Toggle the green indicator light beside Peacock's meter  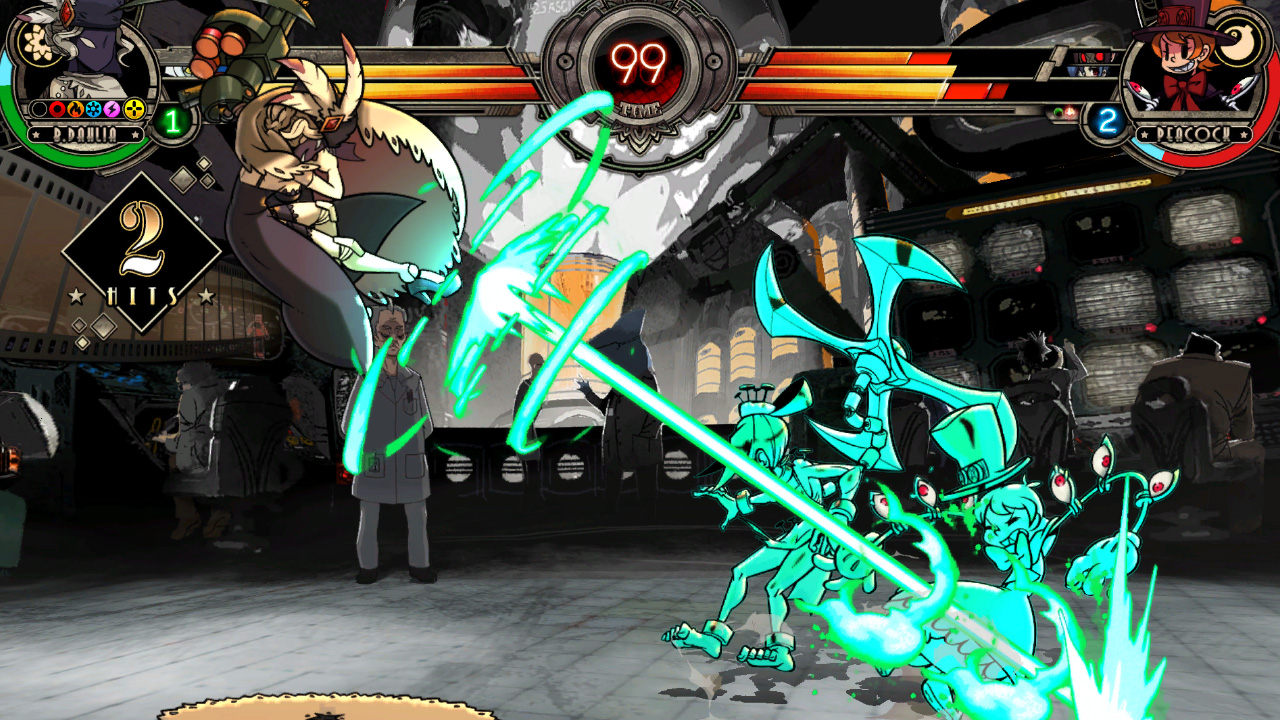(x=1058, y=112)
